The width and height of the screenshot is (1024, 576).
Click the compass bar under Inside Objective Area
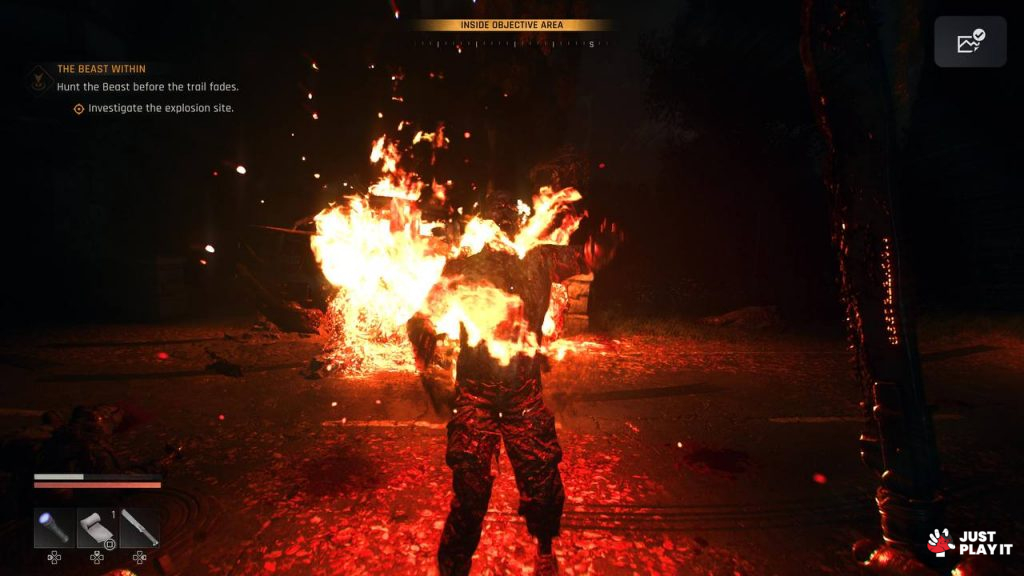tap(511, 44)
